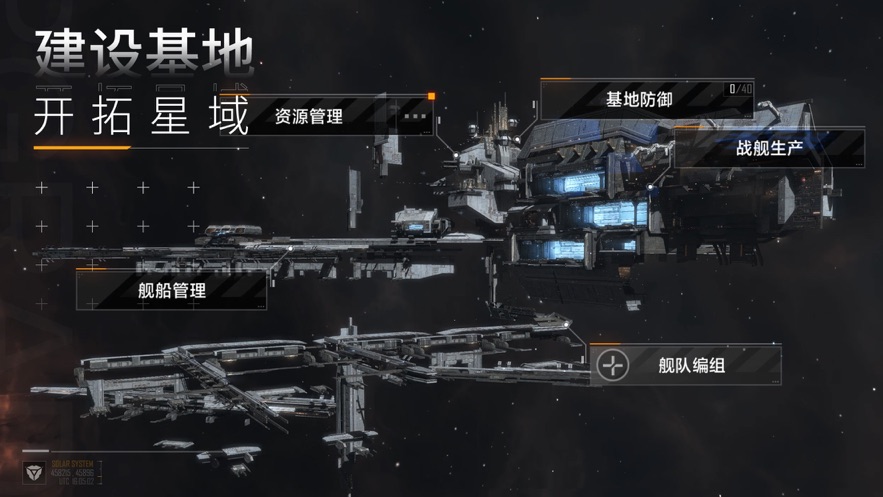Viewport: 883px width, 497px height.
Task: Open the 资源管理 resource management panel
Action: click(309, 117)
